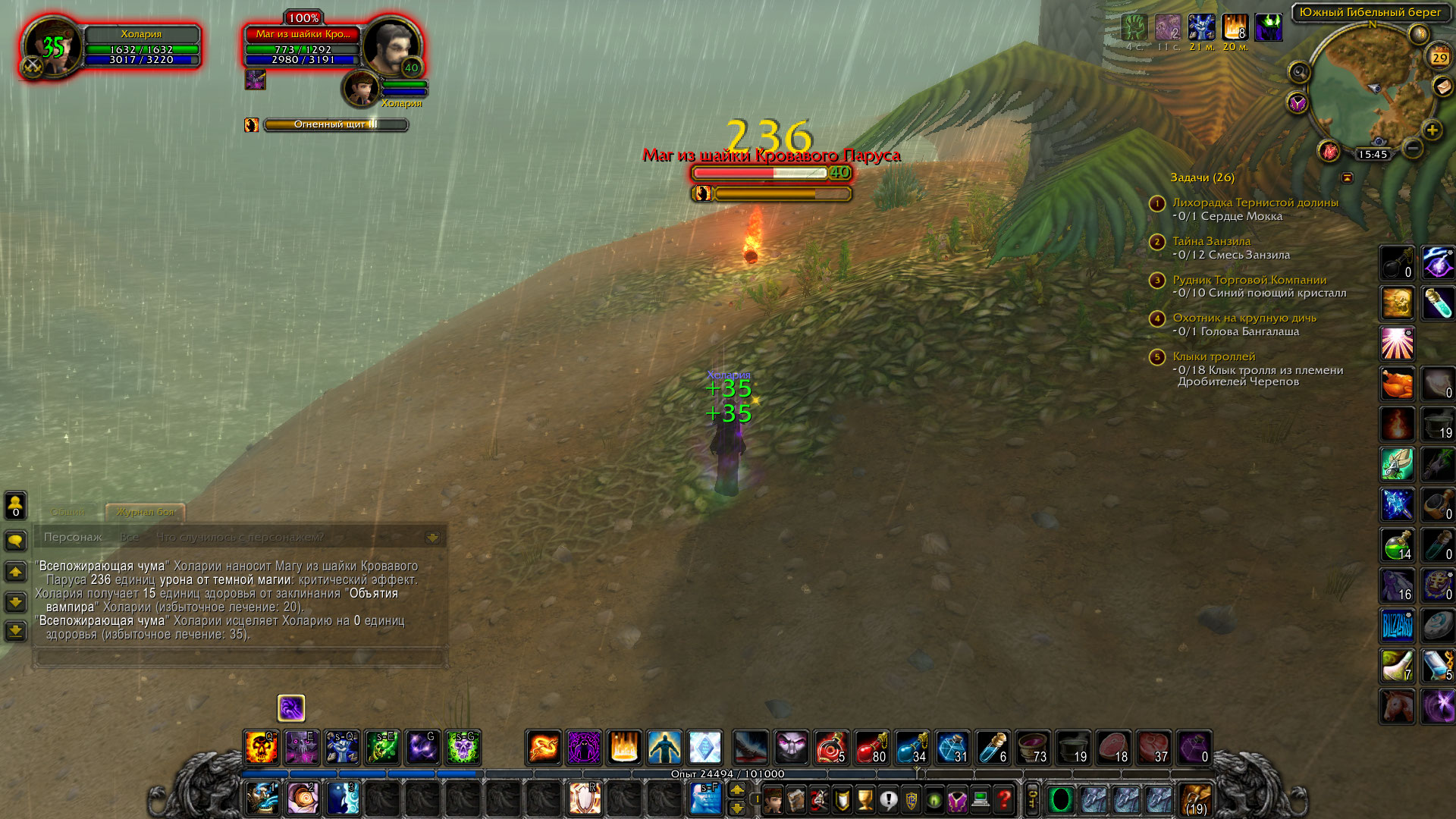Collapse the Задачи quest tracker
The height and width of the screenshot is (819, 1456).
coord(1348,177)
